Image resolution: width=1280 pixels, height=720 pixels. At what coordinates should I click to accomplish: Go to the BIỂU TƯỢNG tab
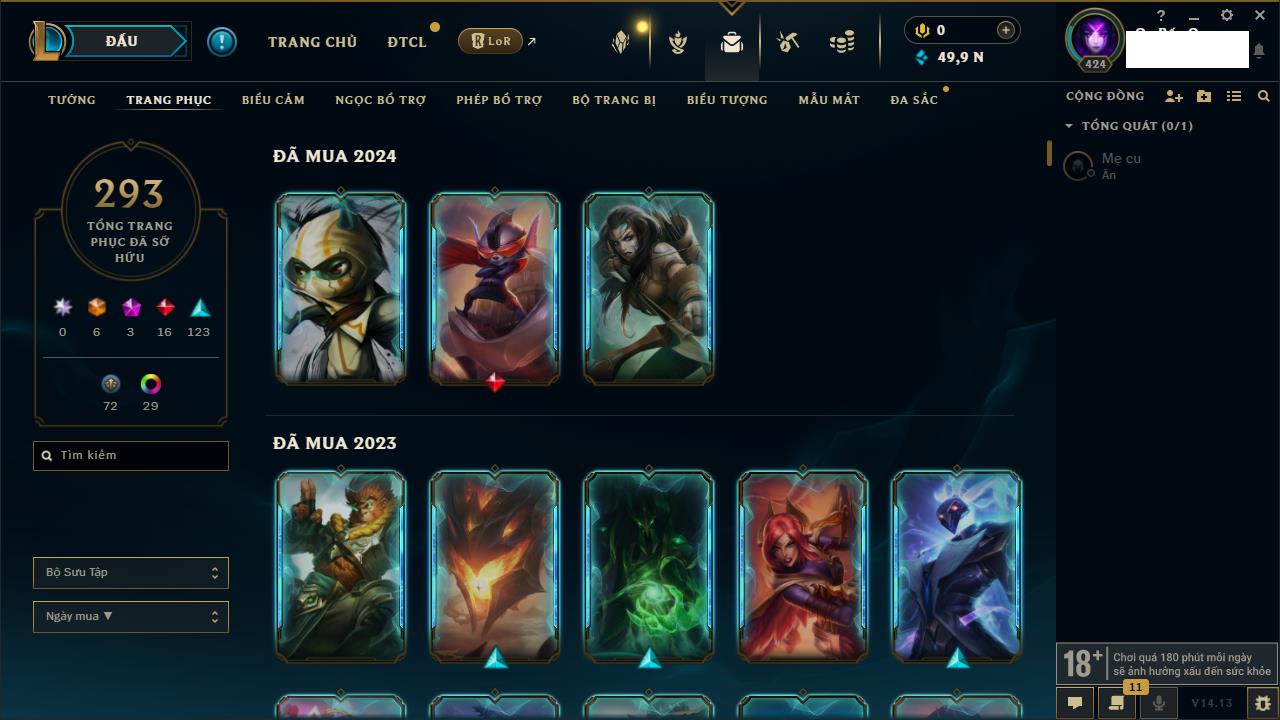727,100
